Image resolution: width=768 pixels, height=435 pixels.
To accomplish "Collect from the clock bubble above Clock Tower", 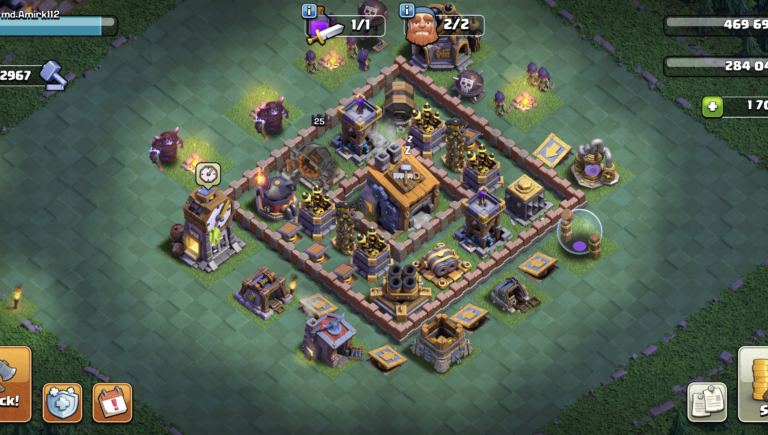I will point(207,172).
